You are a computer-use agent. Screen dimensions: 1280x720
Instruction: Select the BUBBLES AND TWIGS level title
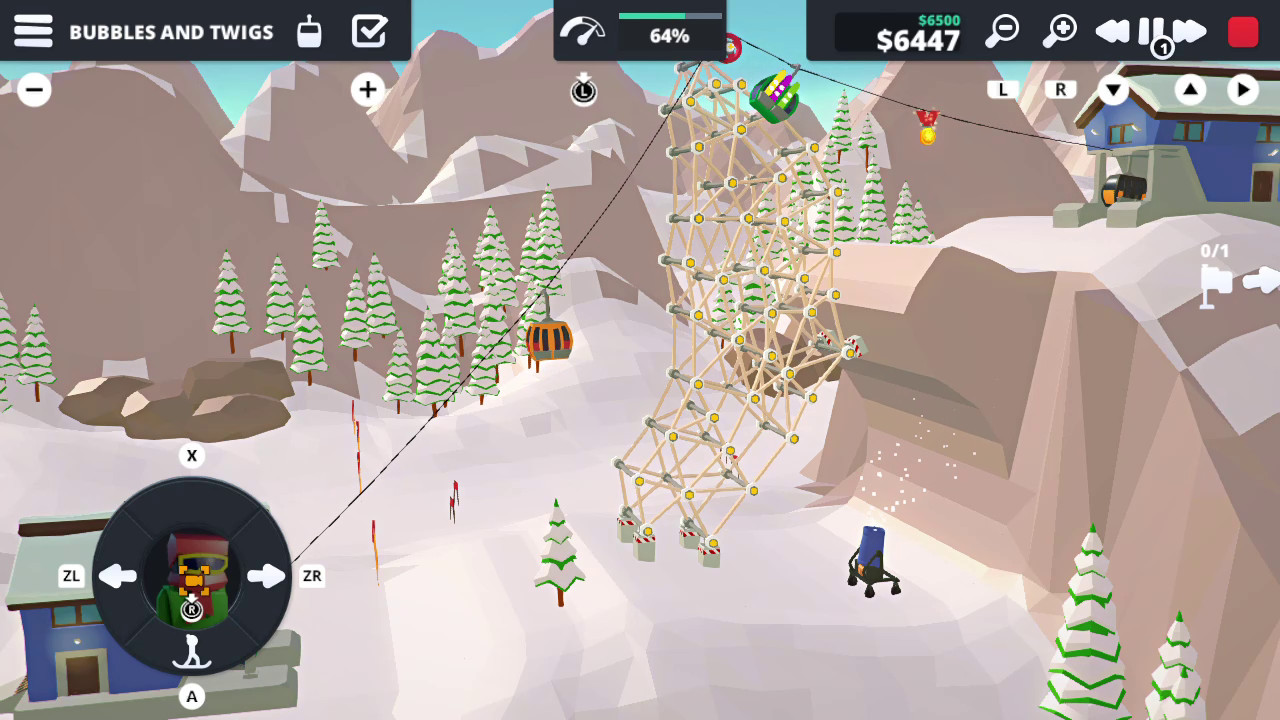tap(171, 32)
